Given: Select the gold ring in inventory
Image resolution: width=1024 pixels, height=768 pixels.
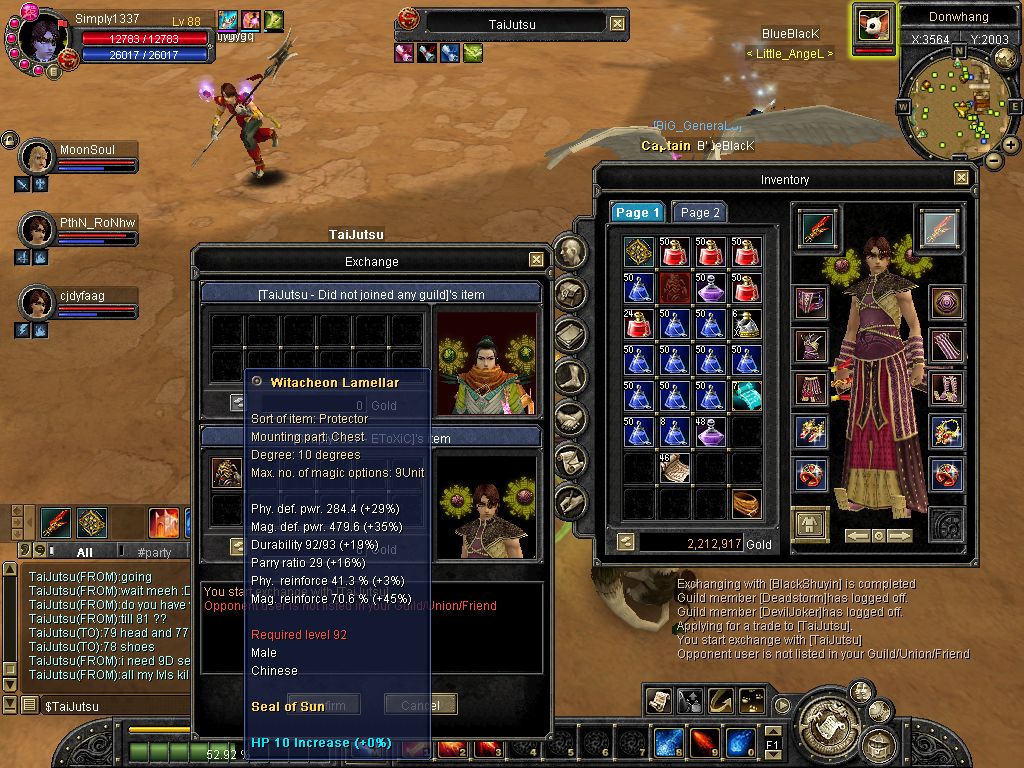Looking at the screenshot, I should (x=745, y=503).
